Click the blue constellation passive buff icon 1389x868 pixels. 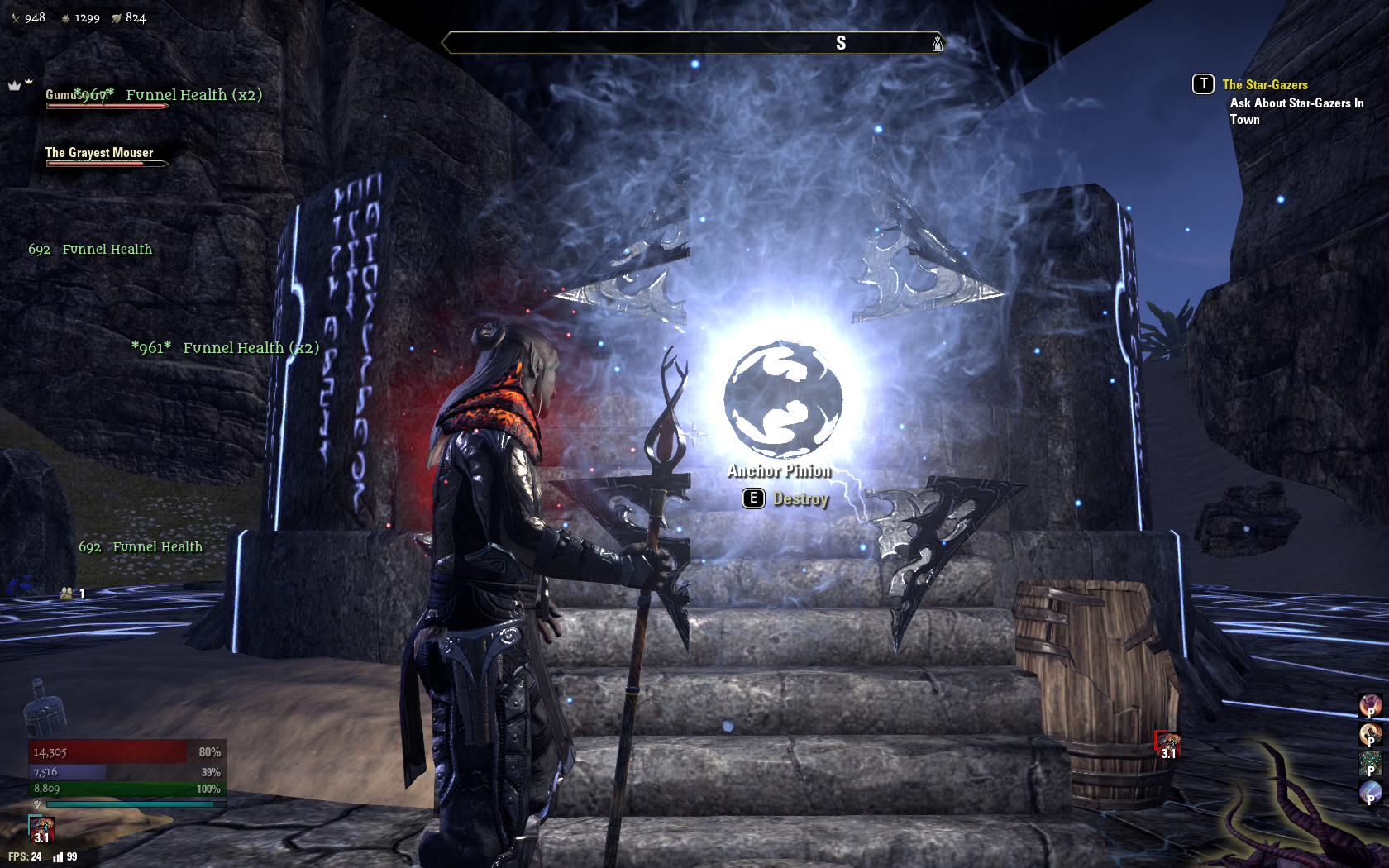coord(1370,763)
